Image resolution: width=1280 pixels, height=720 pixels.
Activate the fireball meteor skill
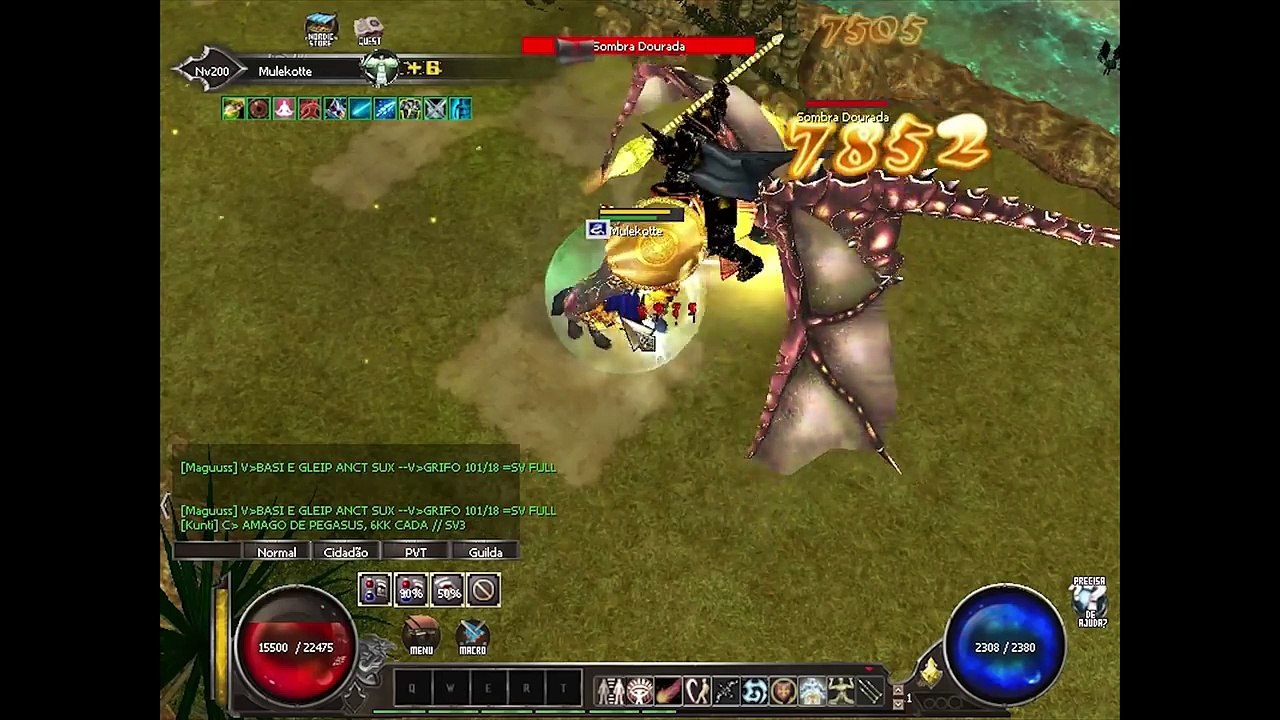tap(668, 690)
